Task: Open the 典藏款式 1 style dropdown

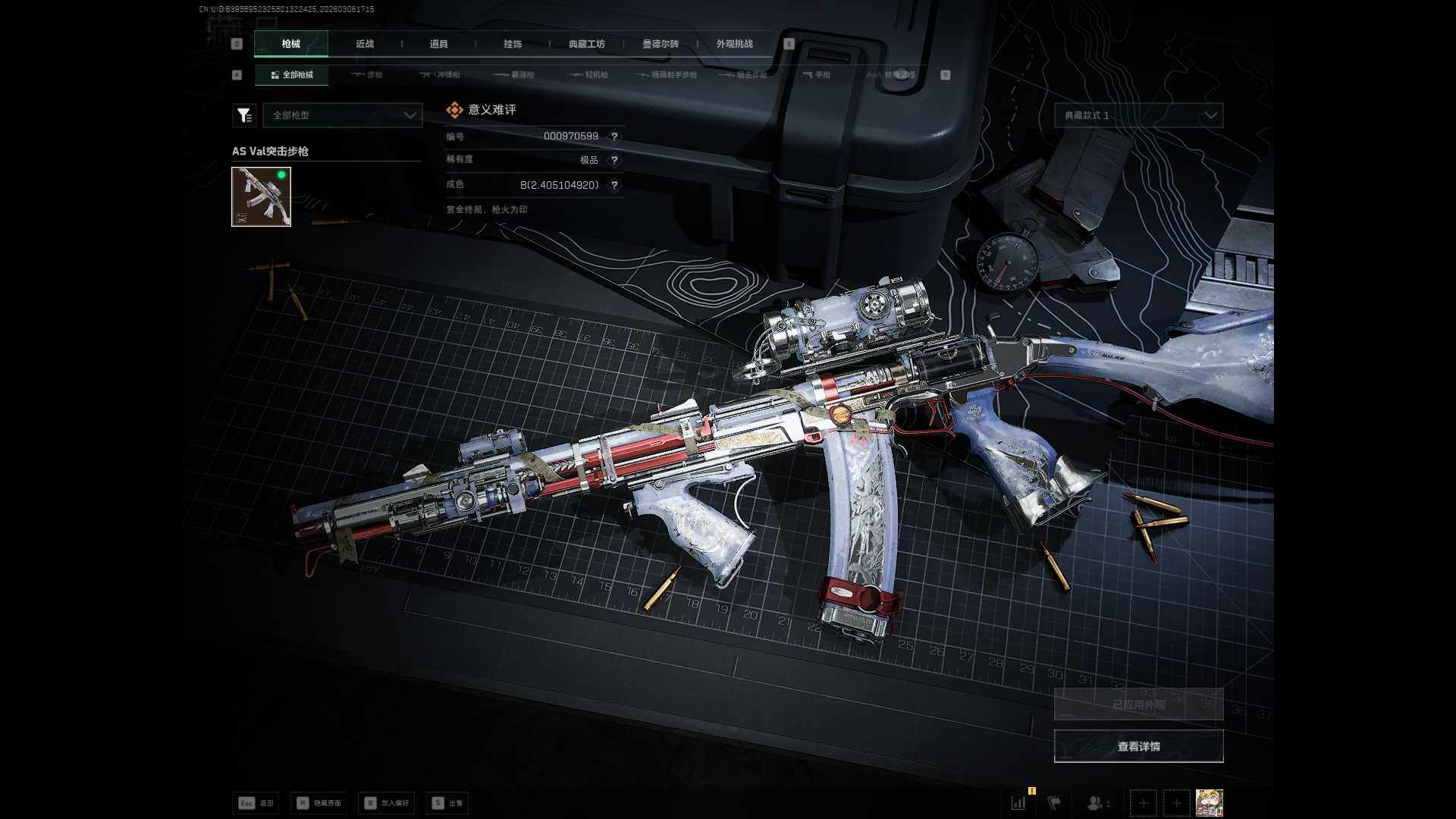Action: (x=1138, y=115)
